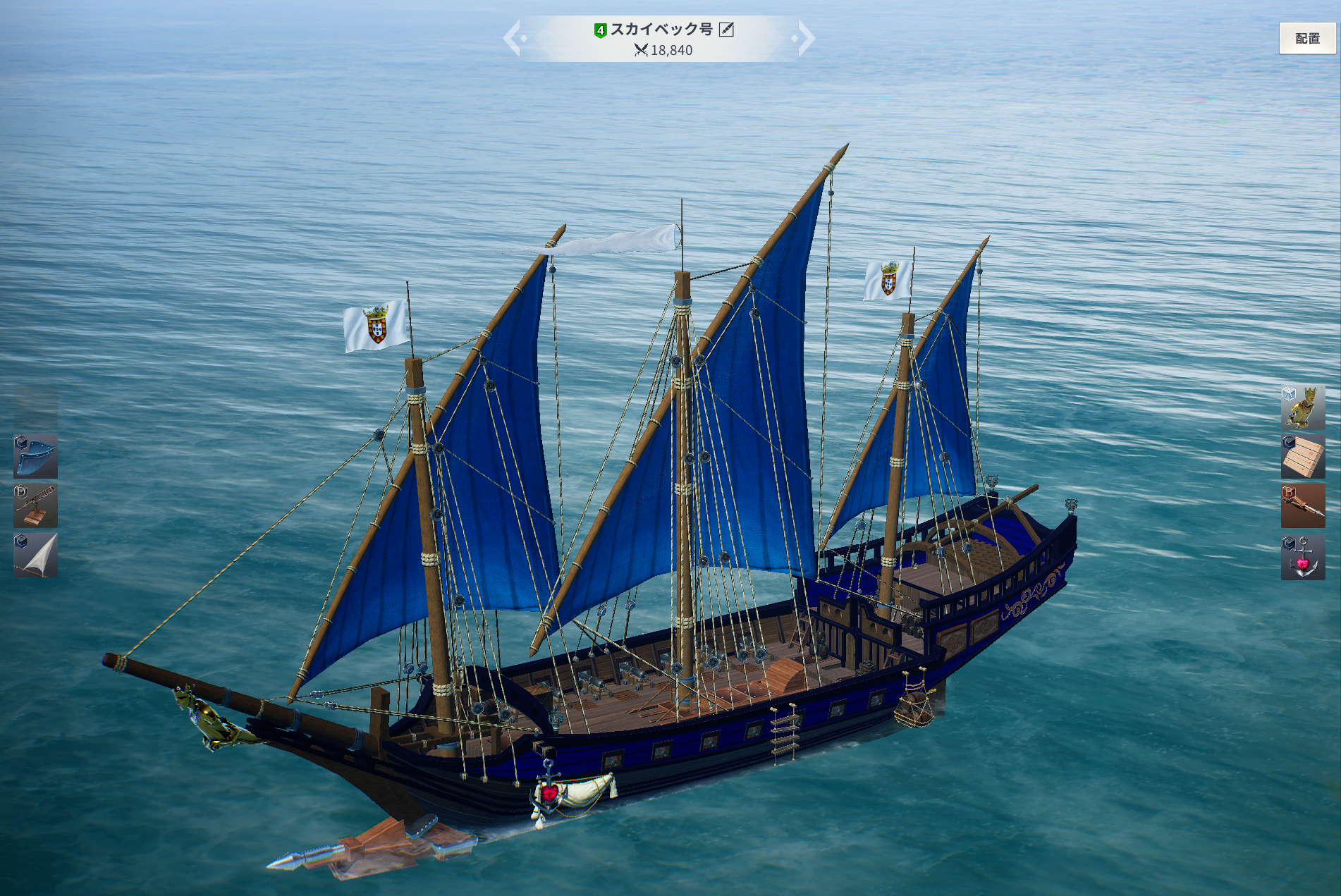Viewport: 1341px width, 896px height.
Task: Select the golden figurehead slot
Action: (x=1302, y=407)
